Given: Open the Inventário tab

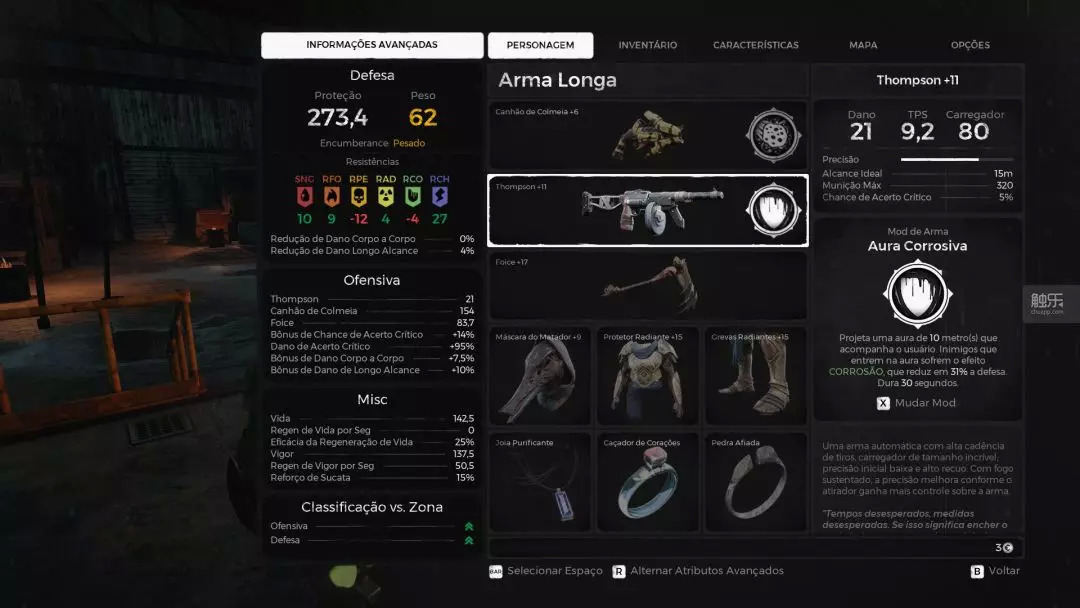Looking at the screenshot, I should pyautogui.click(x=647, y=45).
